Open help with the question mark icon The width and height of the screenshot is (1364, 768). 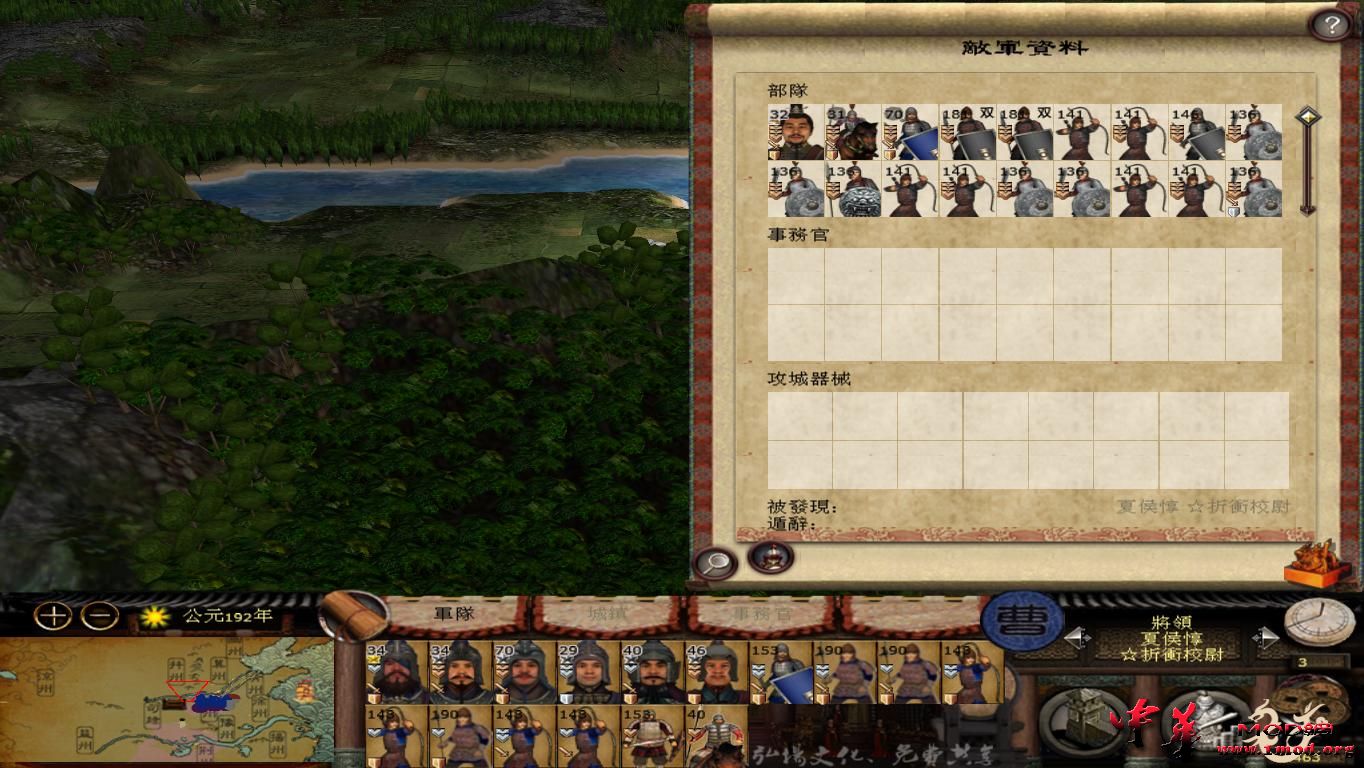tap(1331, 23)
